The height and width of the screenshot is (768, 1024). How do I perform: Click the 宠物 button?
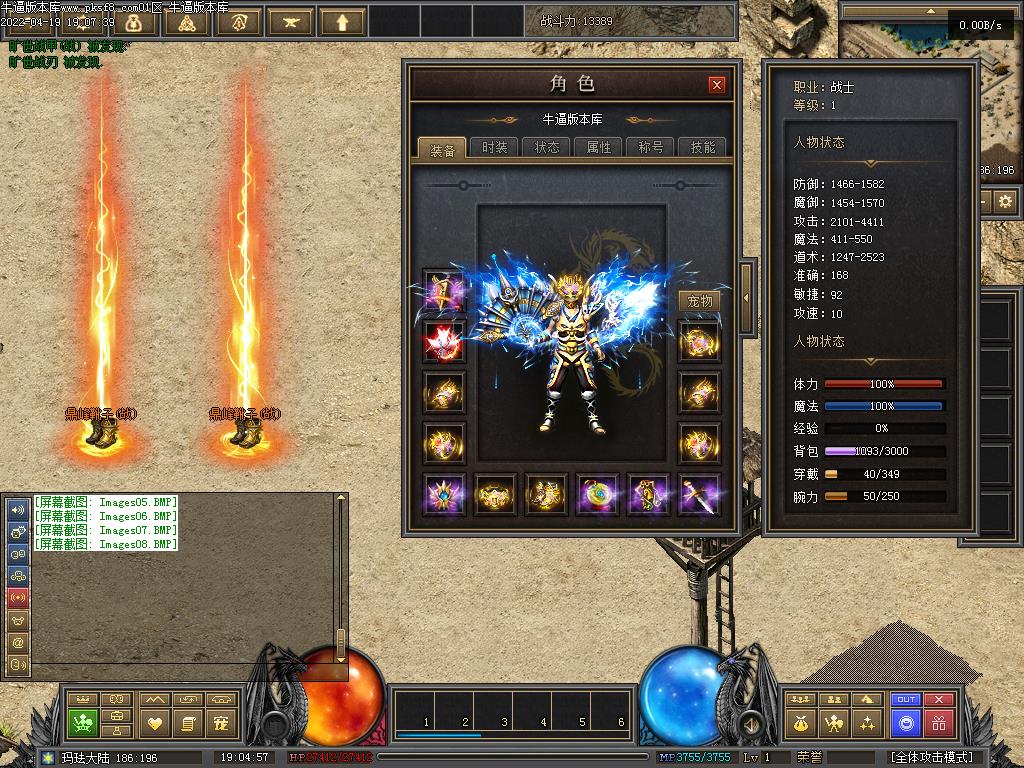(700, 301)
